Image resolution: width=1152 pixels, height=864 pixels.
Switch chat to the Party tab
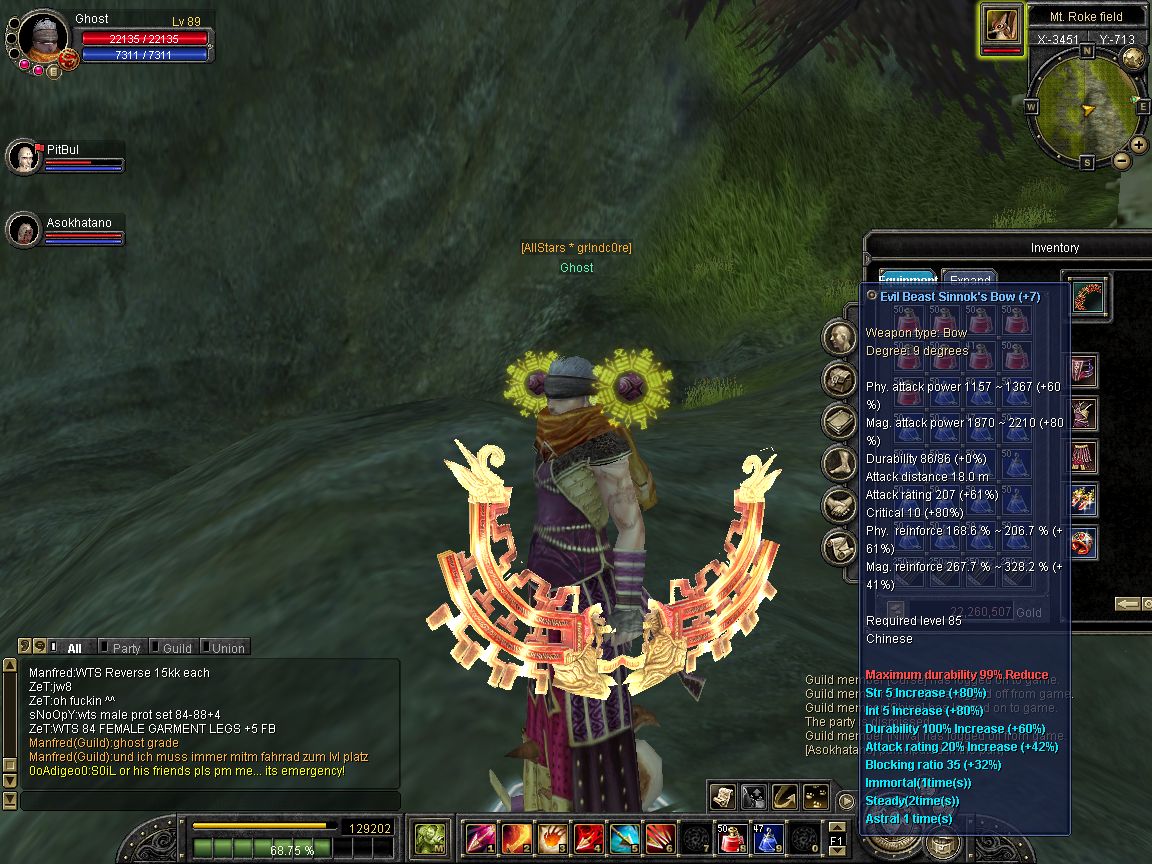126,648
